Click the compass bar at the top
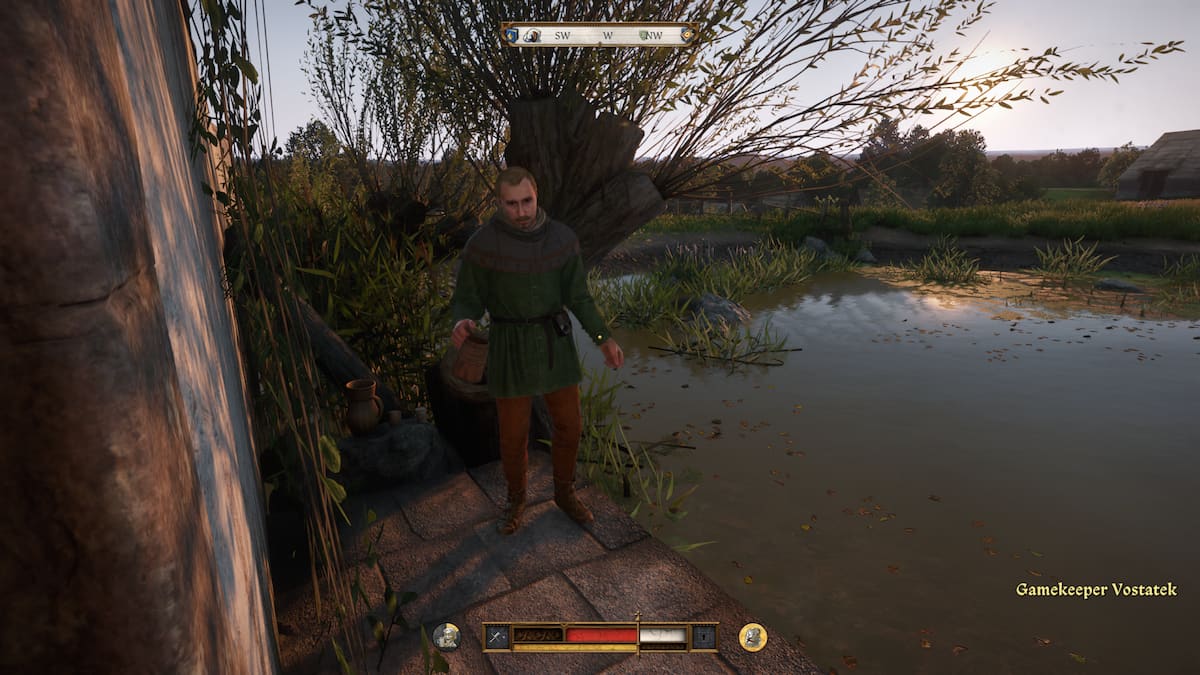Screen dimensions: 1200x675 [x=599, y=35]
